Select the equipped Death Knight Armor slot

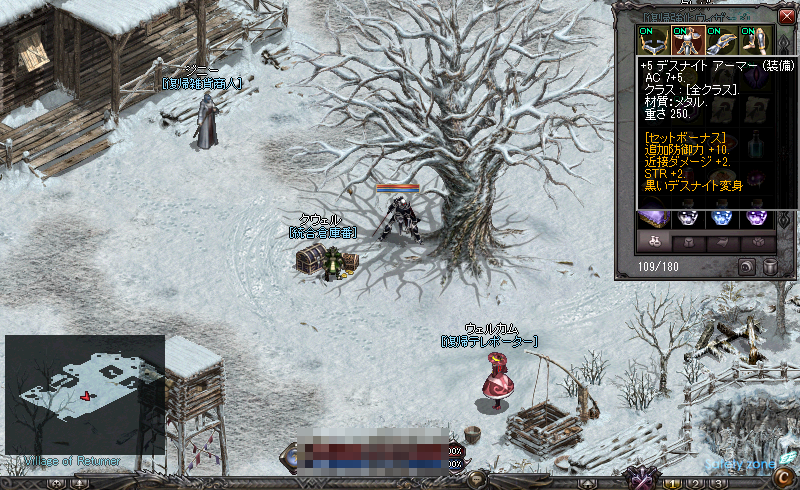(x=687, y=40)
